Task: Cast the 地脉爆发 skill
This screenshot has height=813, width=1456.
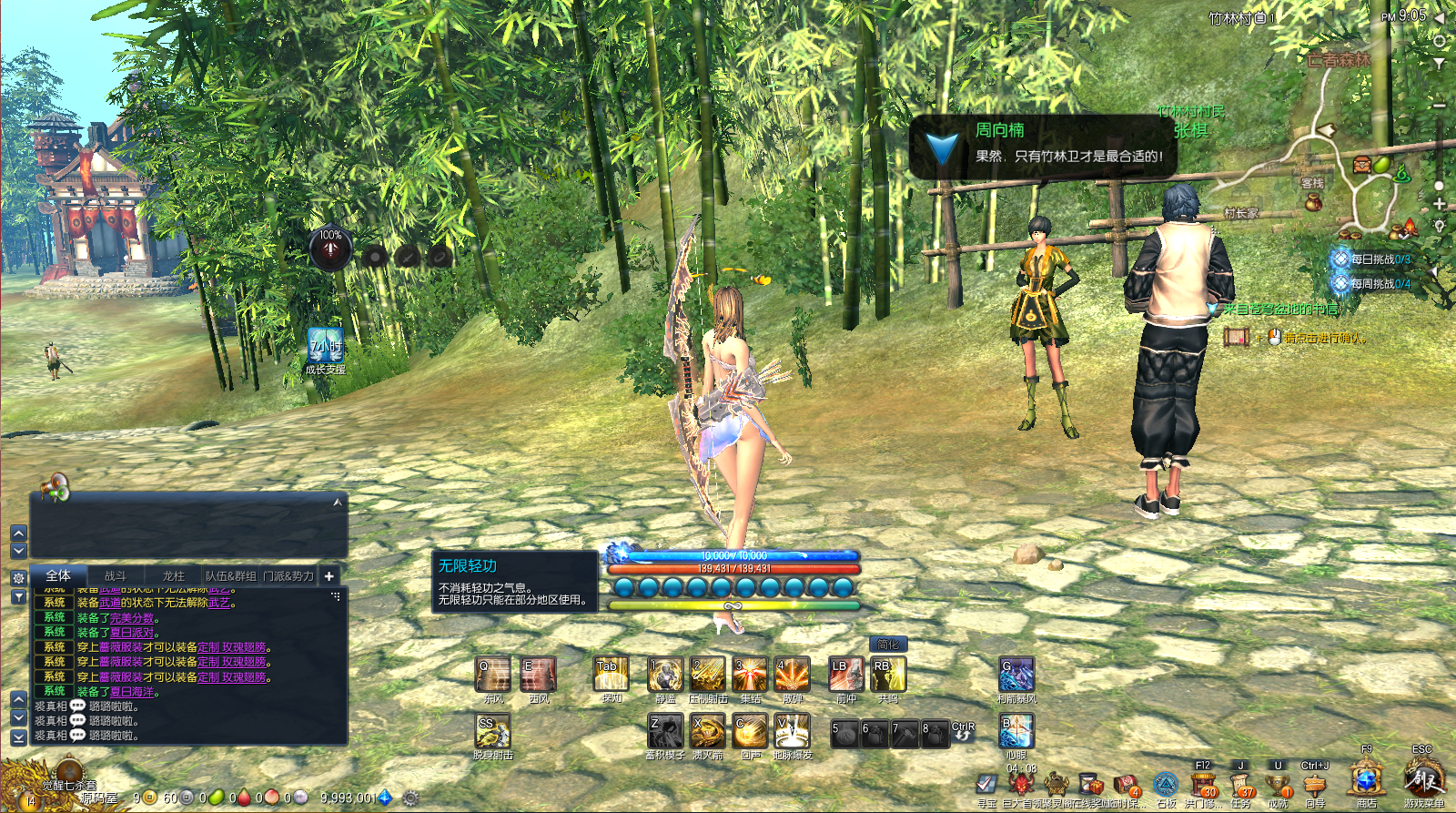Action: (x=792, y=731)
